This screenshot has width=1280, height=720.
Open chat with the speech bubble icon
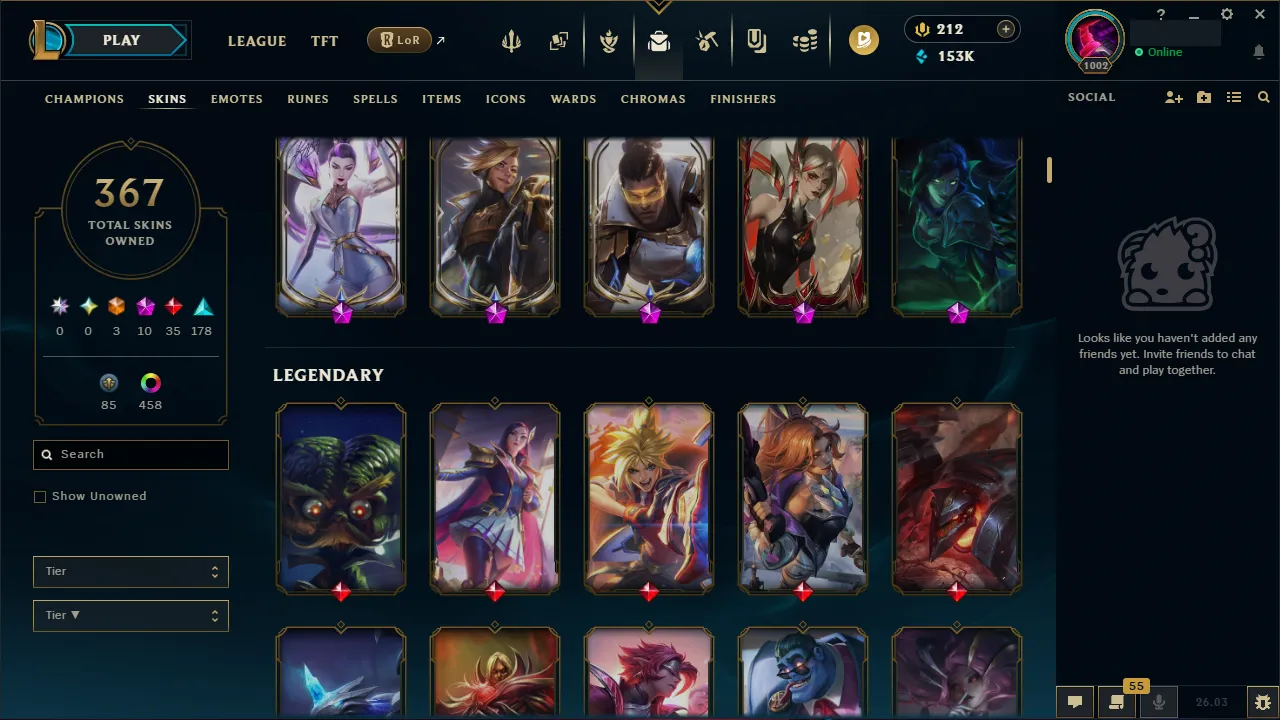click(x=1075, y=701)
